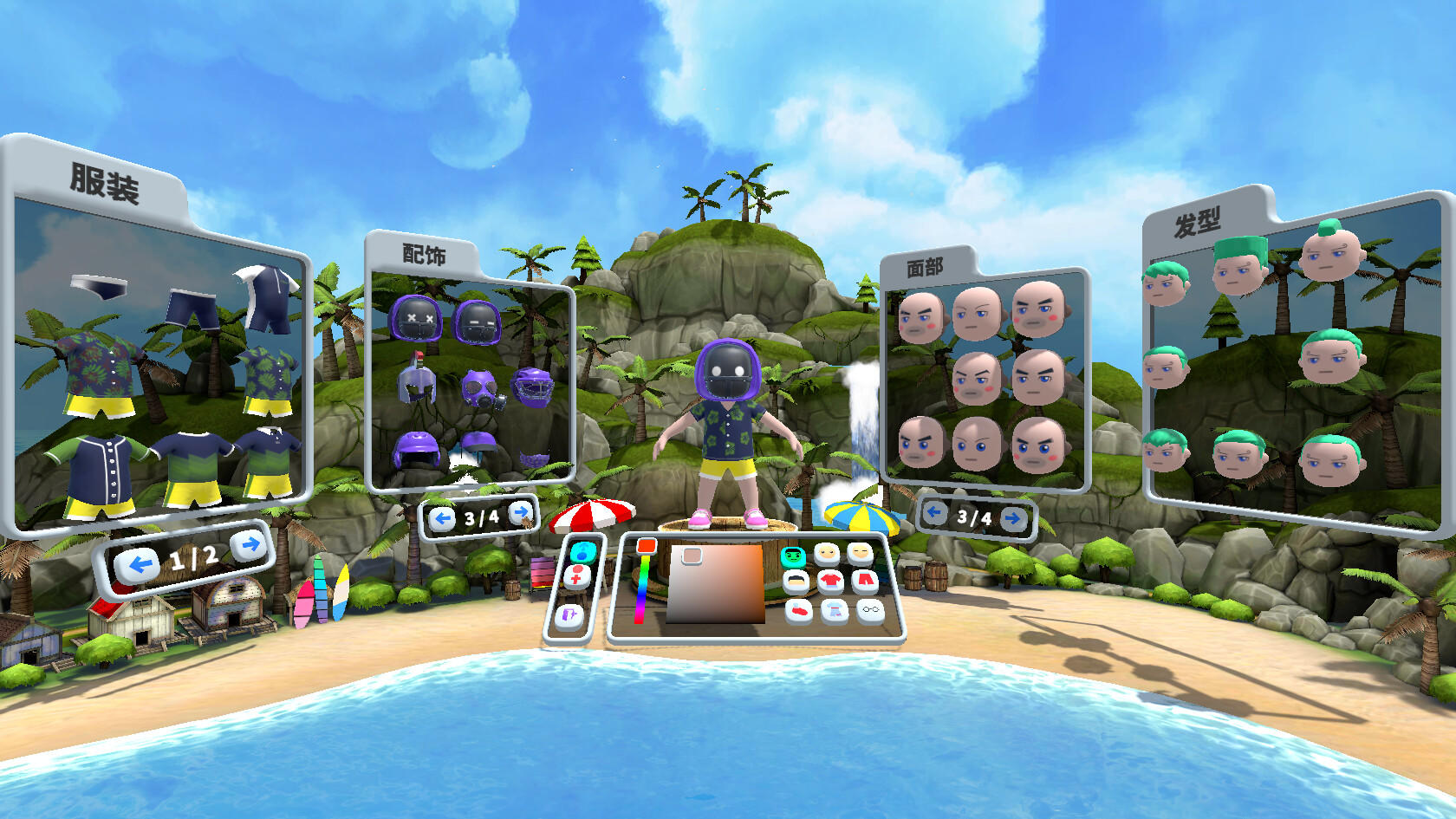Select the red shirt clothing icon

(x=829, y=580)
